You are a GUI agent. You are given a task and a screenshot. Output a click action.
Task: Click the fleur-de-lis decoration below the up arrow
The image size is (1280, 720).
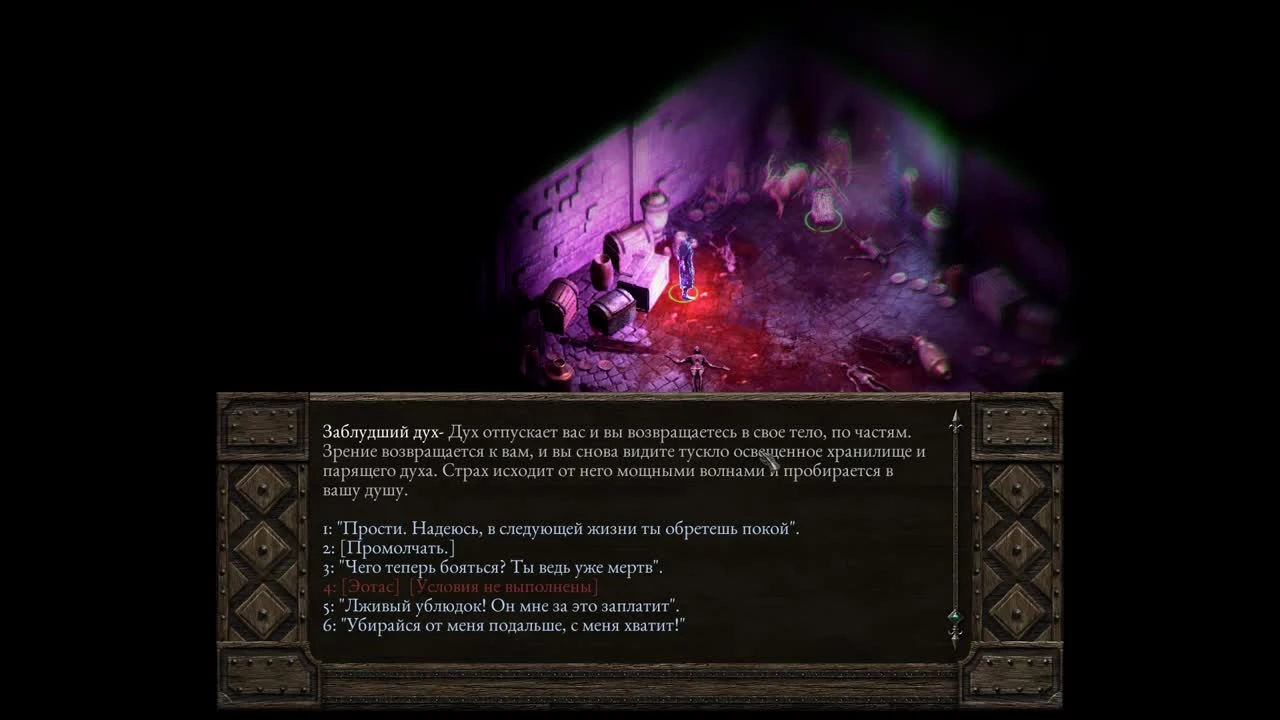click(x=953, y=429)
